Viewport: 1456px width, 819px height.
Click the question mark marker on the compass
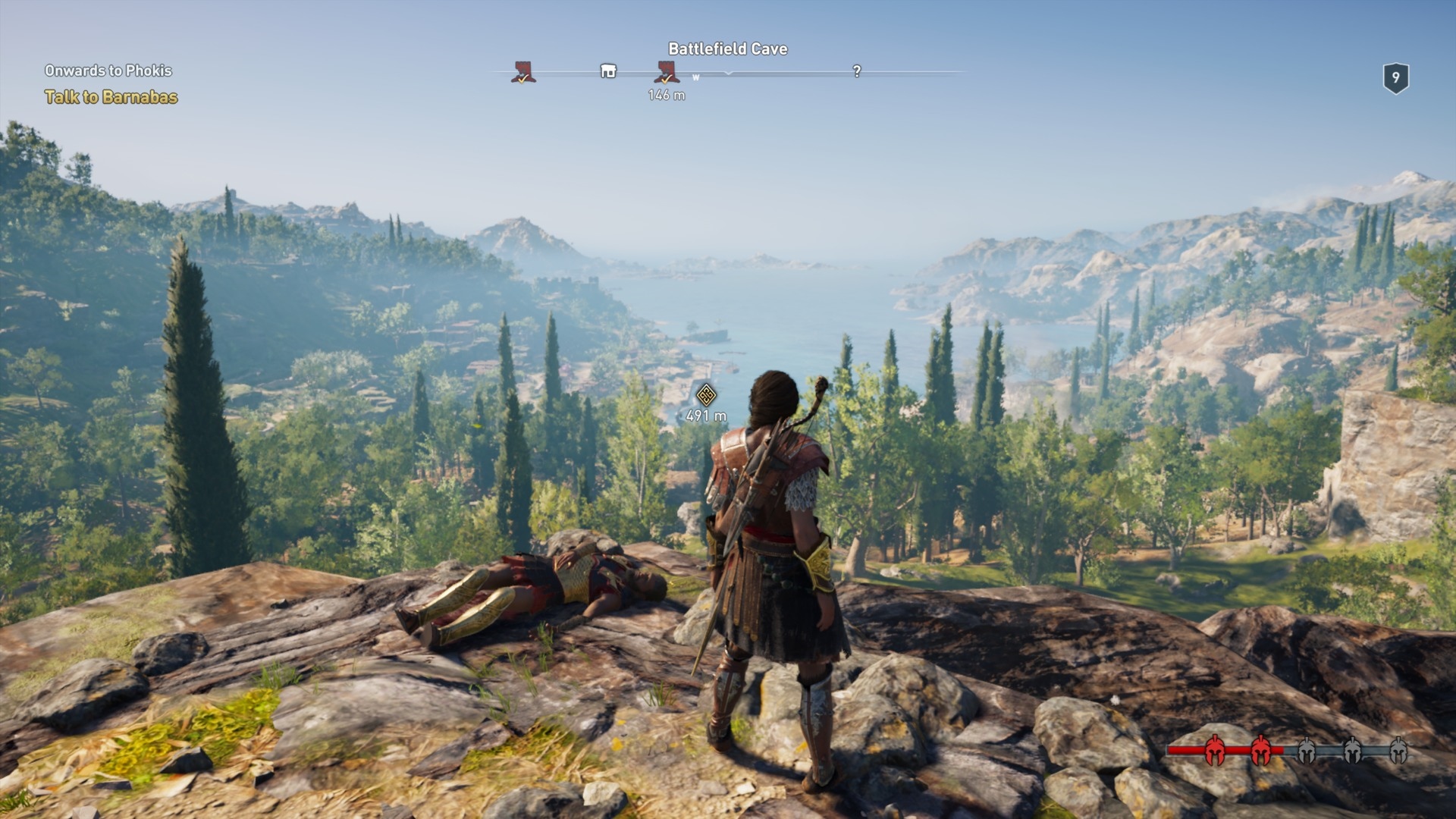(857, 71)
